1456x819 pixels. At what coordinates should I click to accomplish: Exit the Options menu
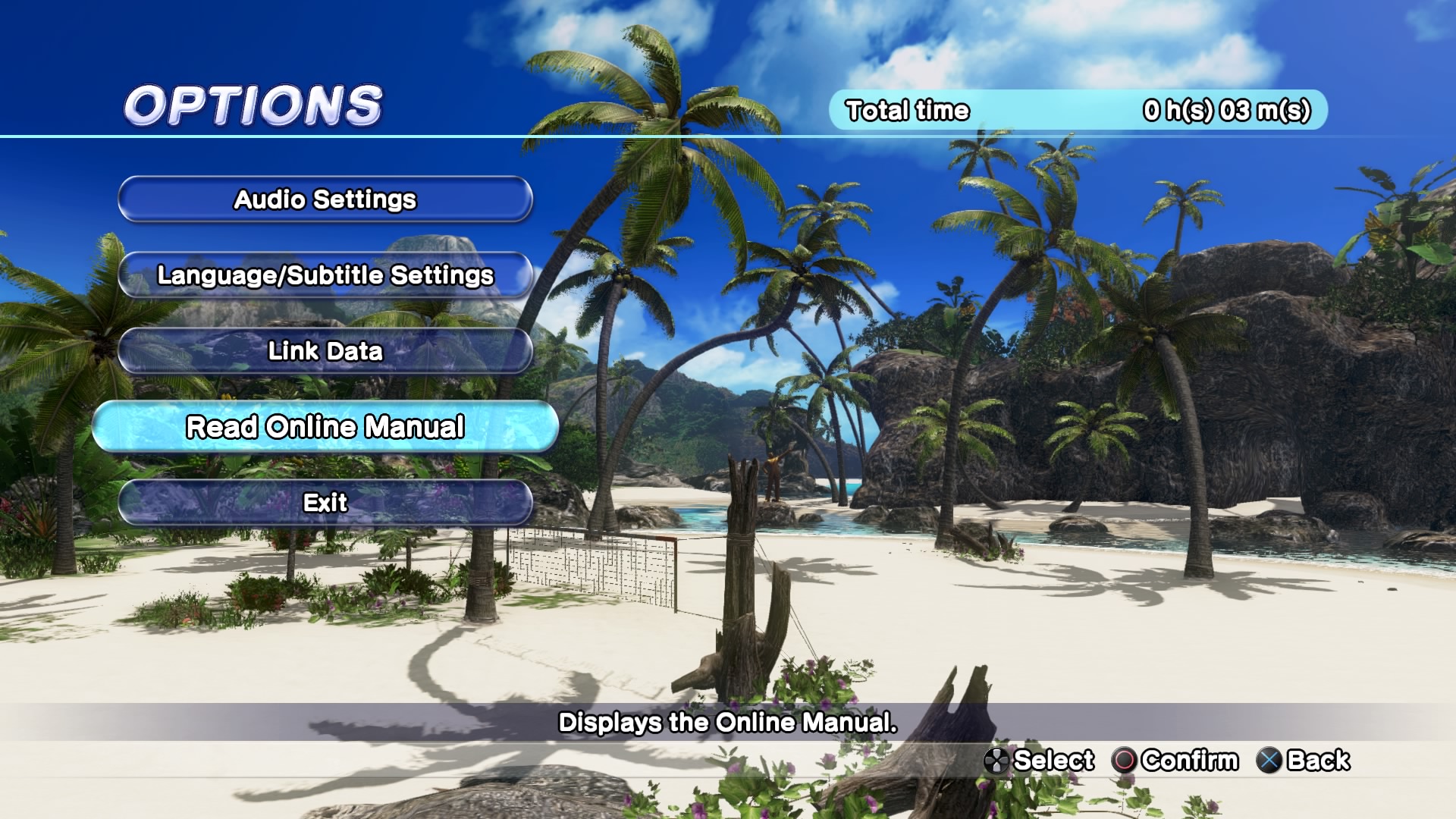325,503
